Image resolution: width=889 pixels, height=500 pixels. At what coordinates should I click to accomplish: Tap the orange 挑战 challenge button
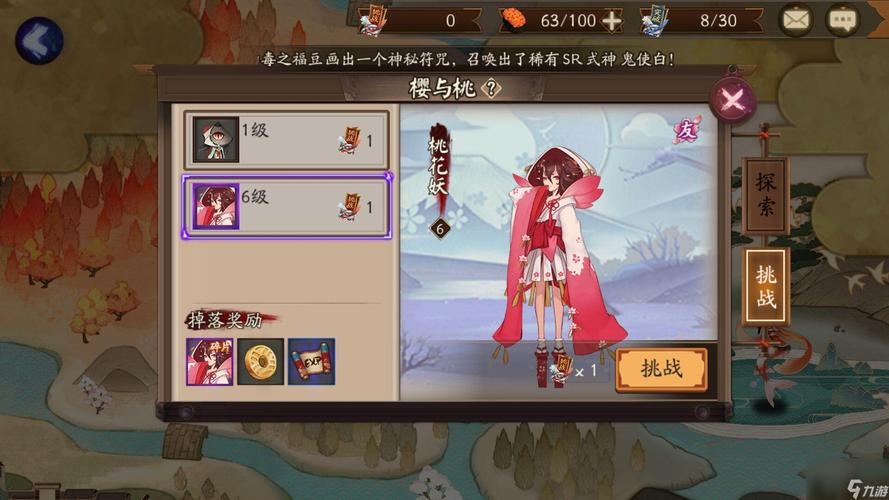point(660,368)
